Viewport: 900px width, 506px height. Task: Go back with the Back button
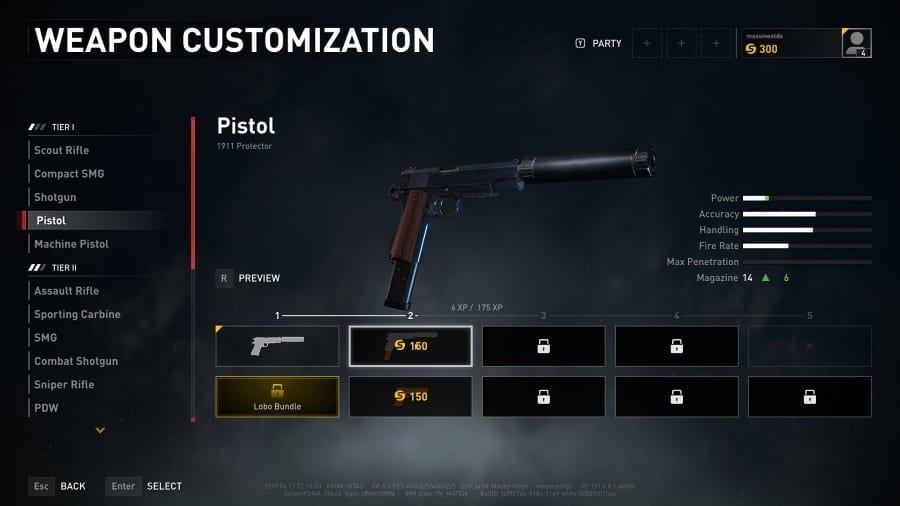click(x=58, y=486)
